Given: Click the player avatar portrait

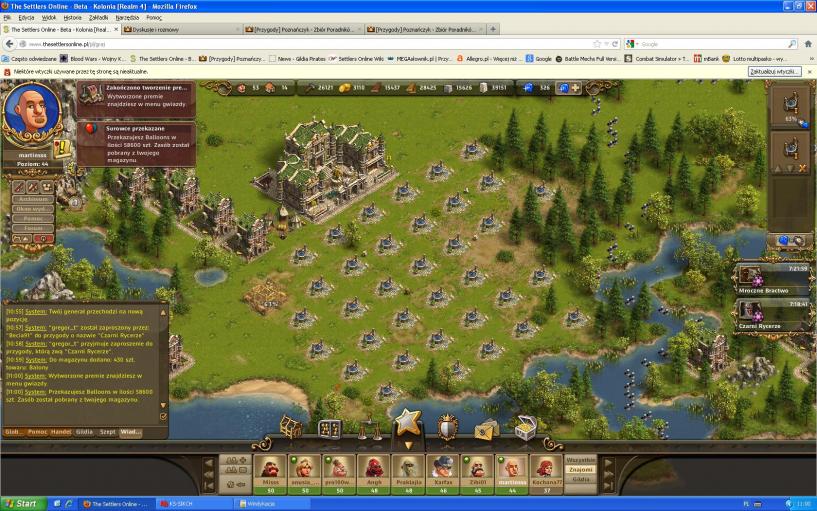Looking at the screenshot, I should [x=33, y=112].
